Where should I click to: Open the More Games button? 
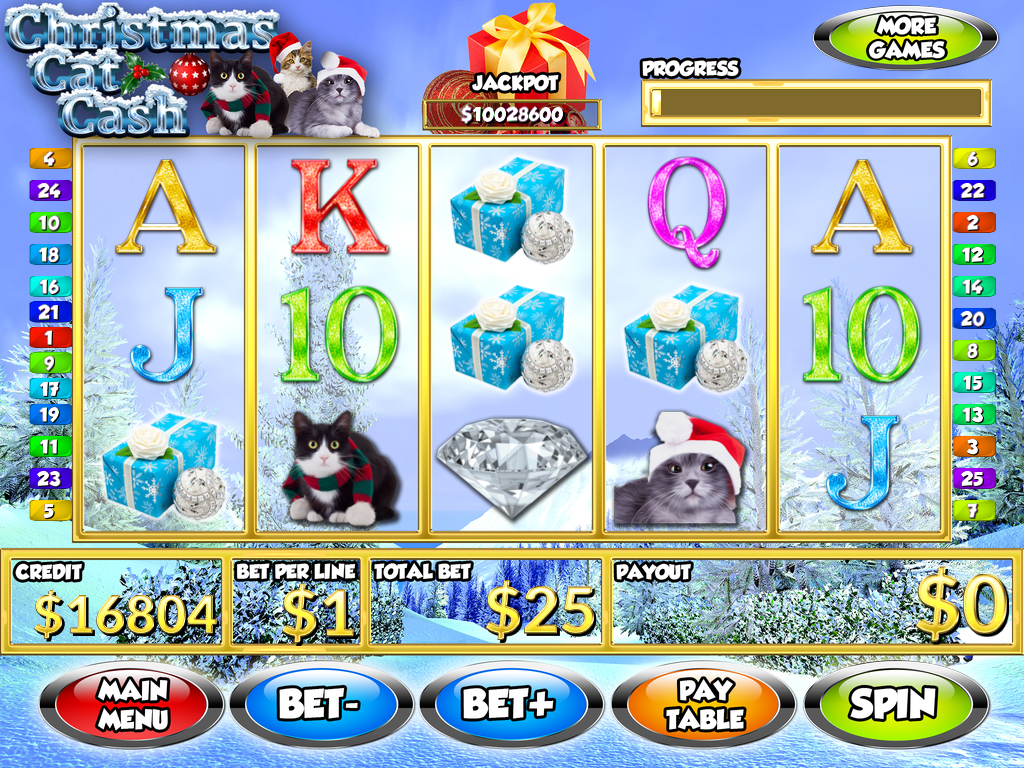coord(906,39)
